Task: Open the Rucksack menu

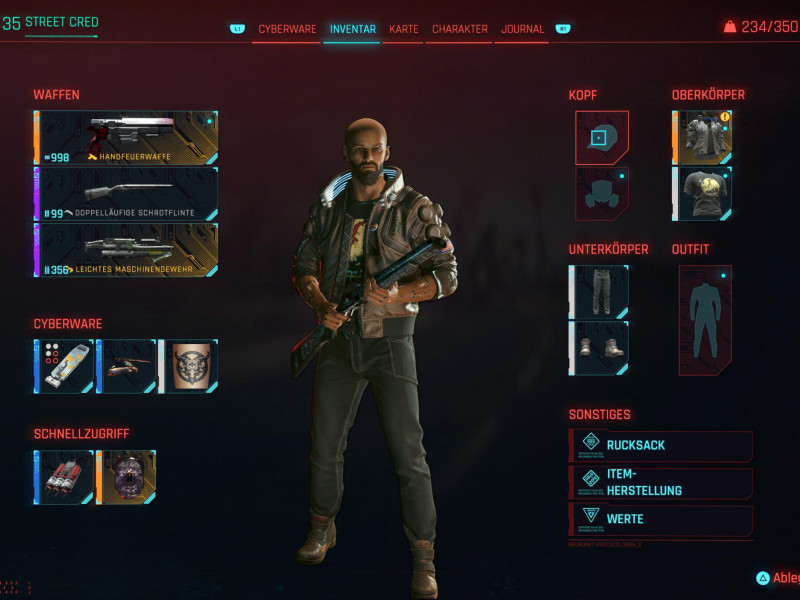Action: click(662, 446)
